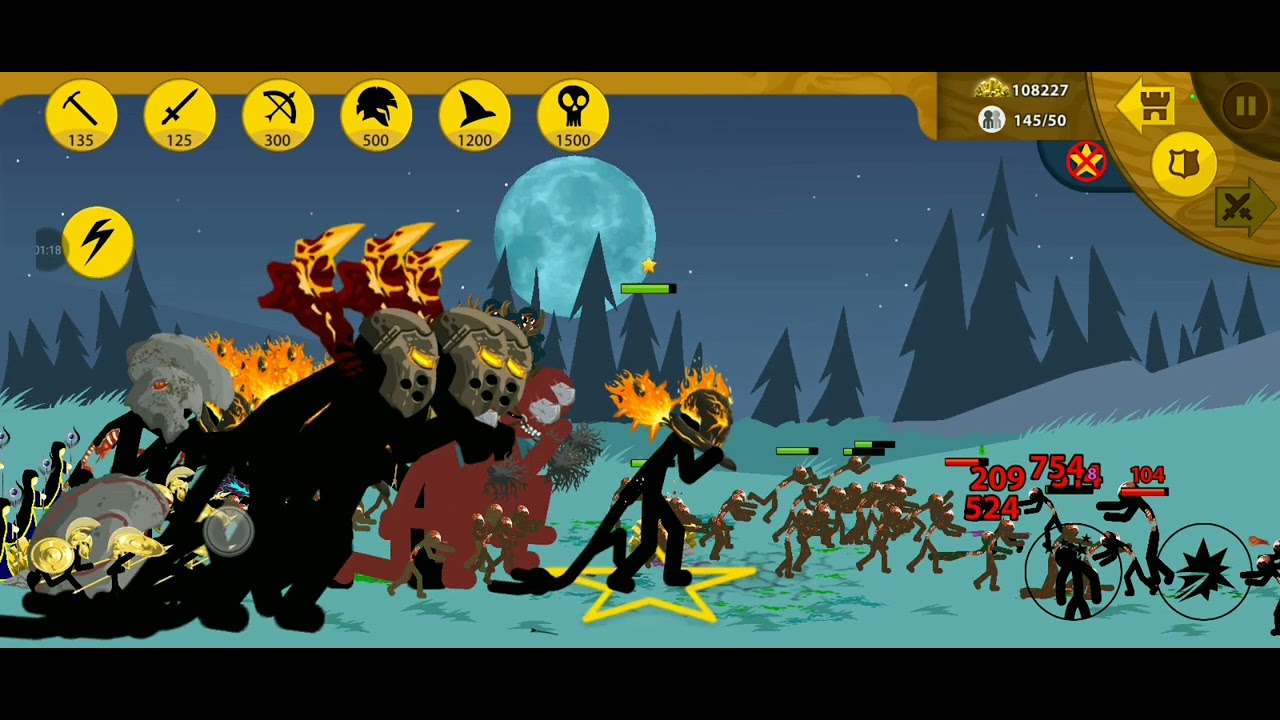Screen dimensions: 1280x720
Task: Activate the lightning bolt ability
Action: (98, 242)
